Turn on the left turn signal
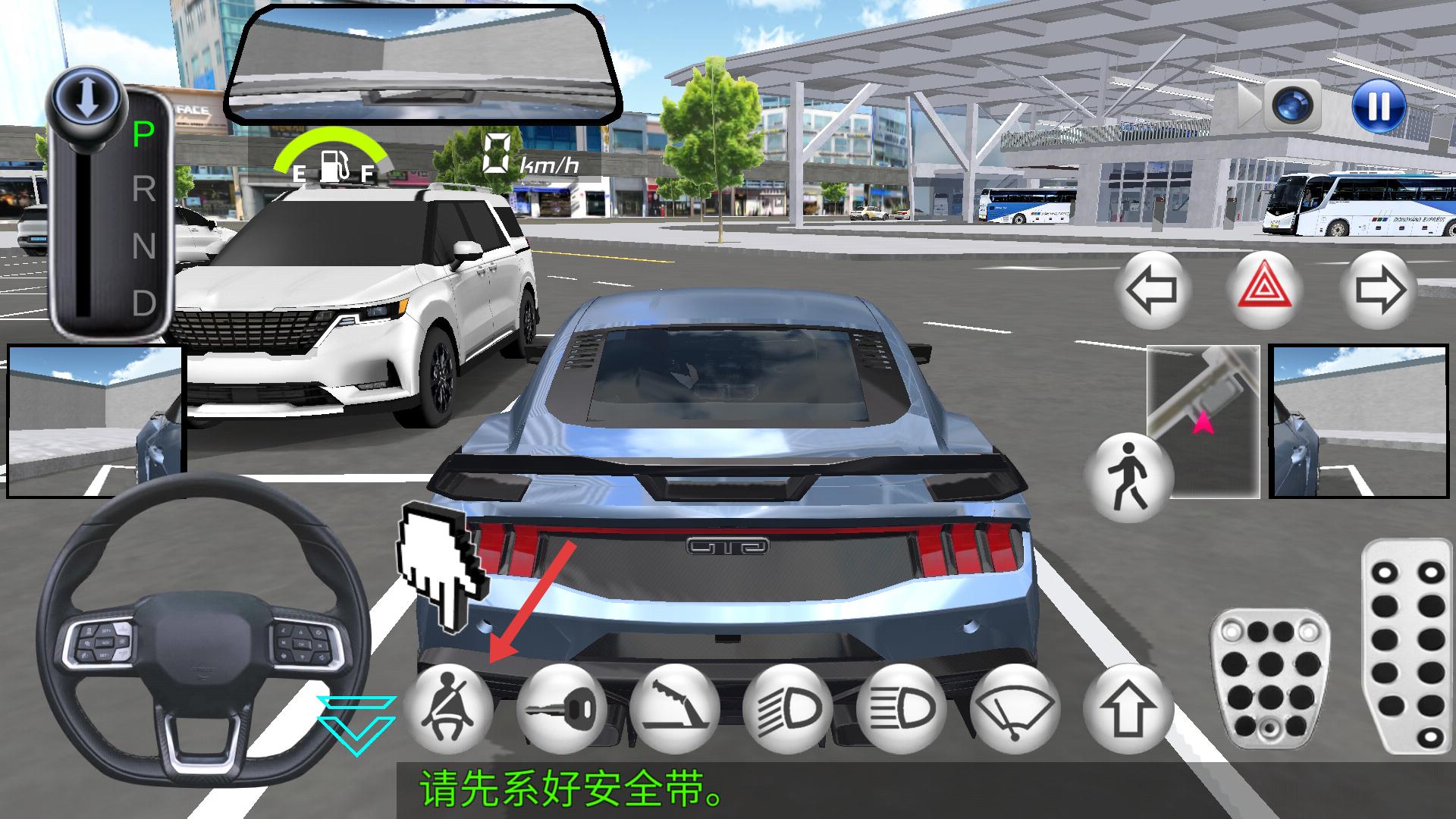 click(x=1153, y=290)
